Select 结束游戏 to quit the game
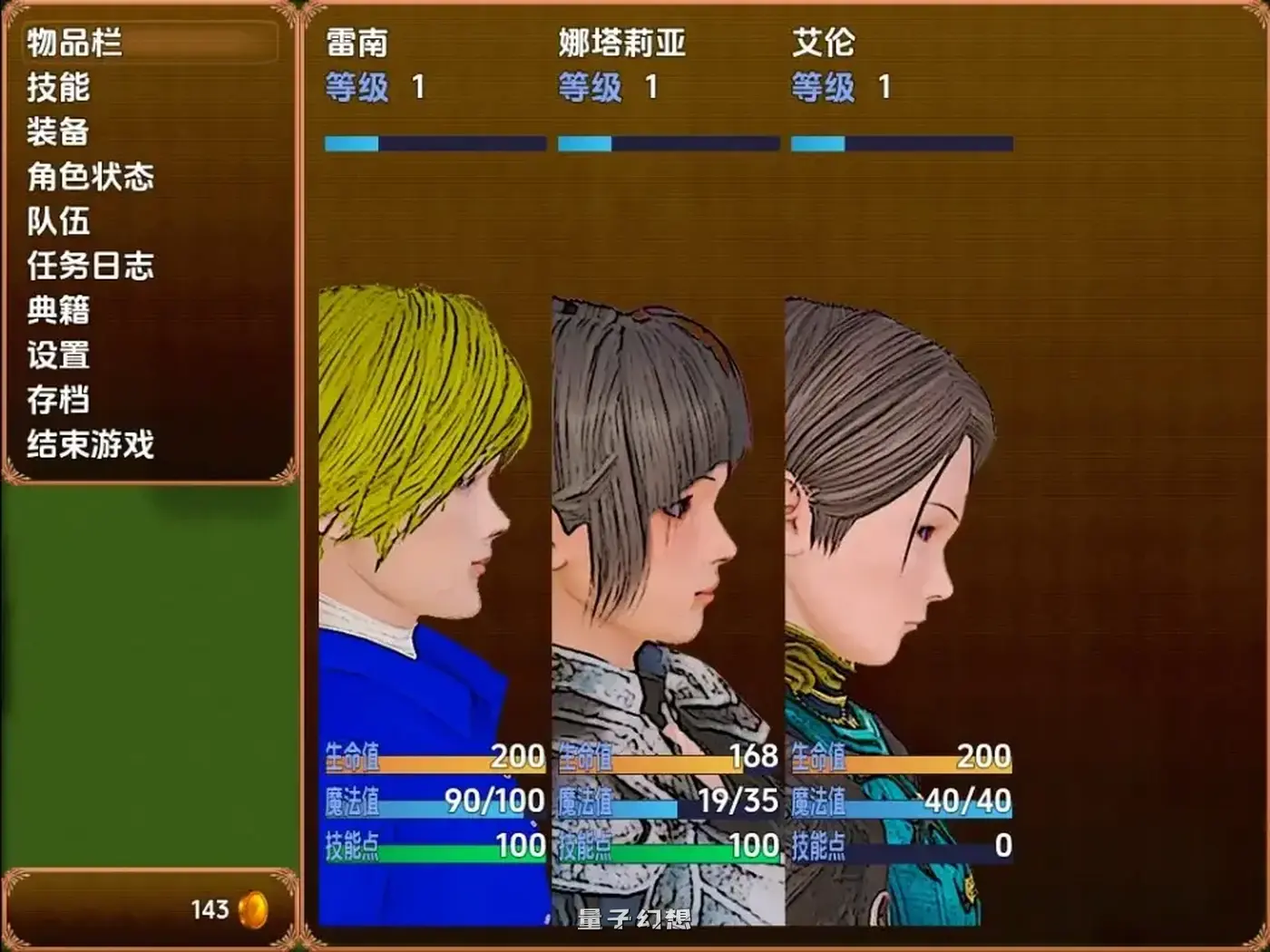 point(89,445)
